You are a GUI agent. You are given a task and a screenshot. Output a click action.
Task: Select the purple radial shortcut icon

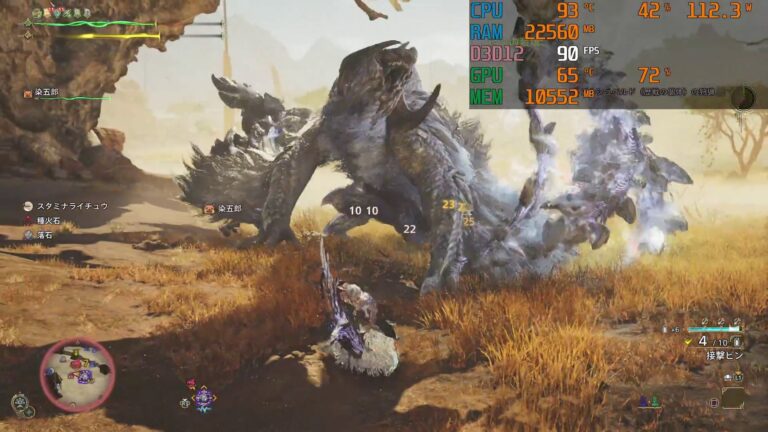(204, 398)
